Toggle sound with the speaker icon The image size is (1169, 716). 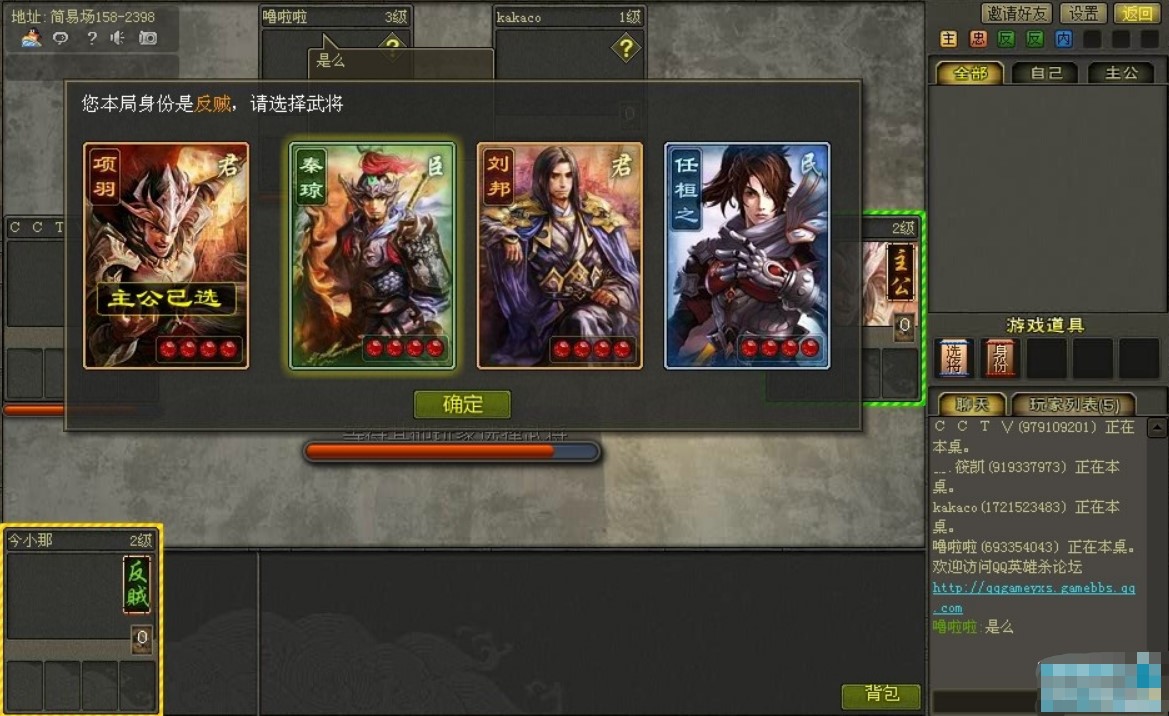point(118,38)
